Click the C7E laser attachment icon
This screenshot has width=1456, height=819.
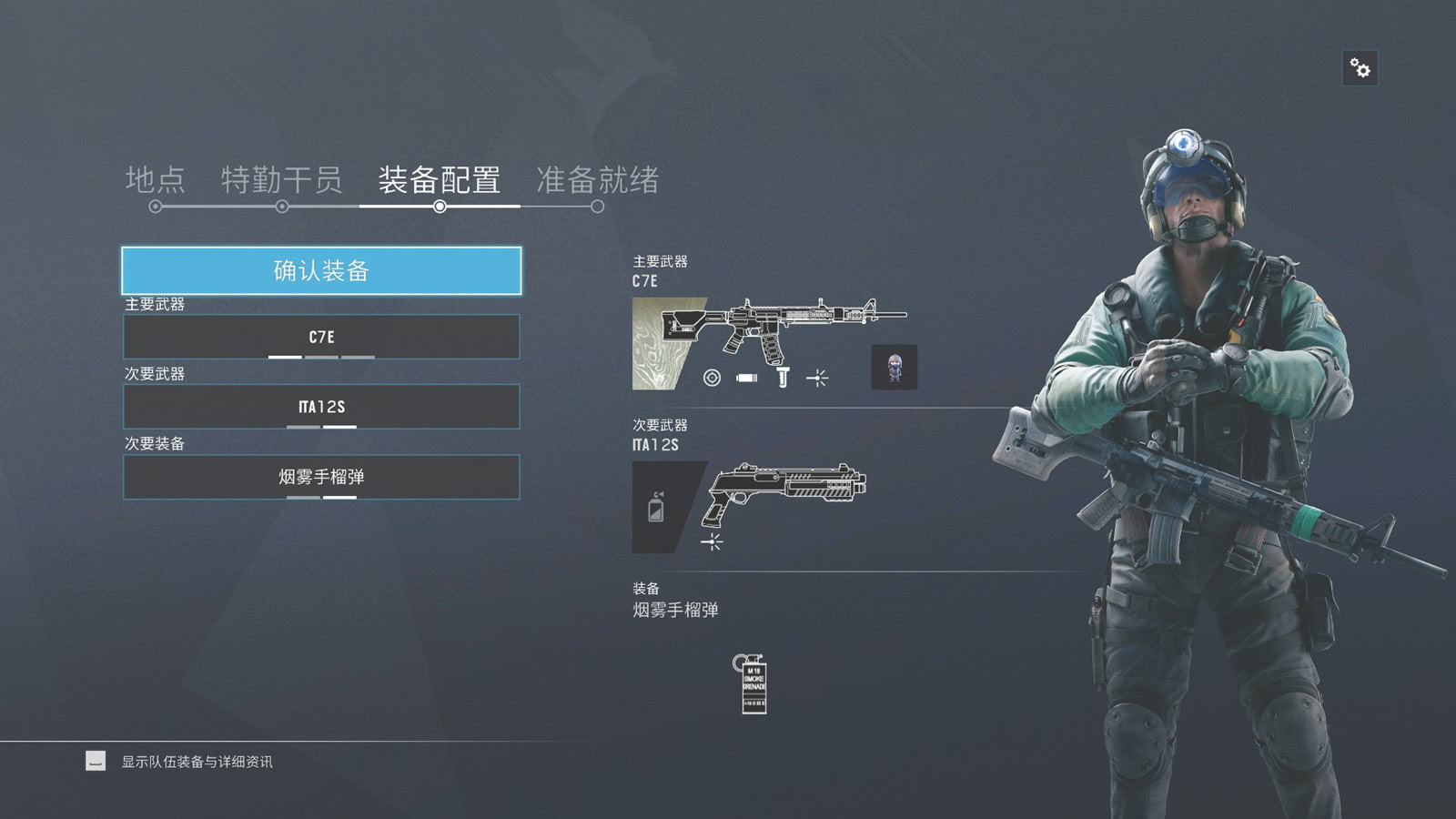pos(817,378)
